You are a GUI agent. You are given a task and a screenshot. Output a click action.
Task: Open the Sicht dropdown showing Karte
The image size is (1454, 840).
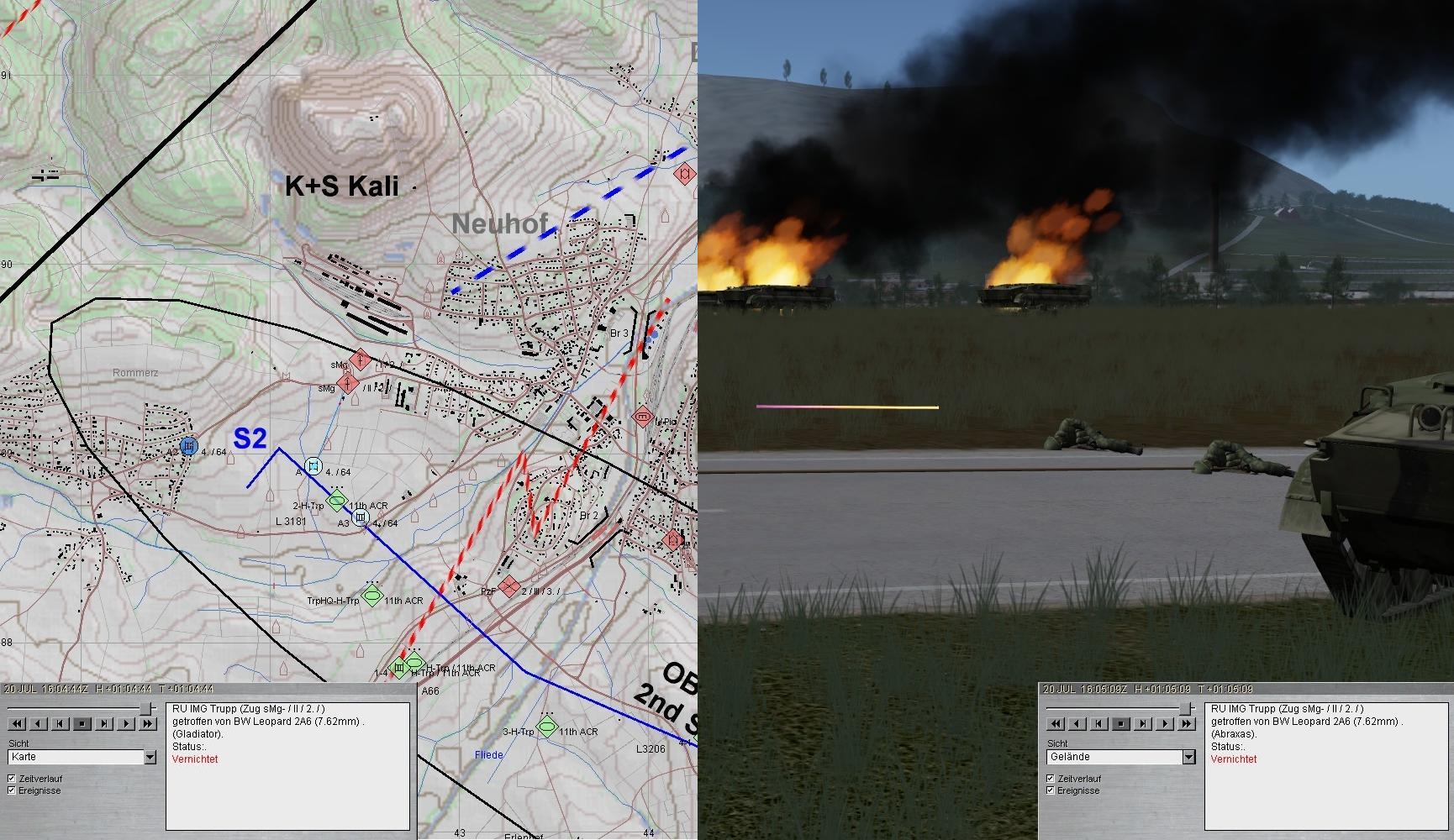click(x=150, y=757)
